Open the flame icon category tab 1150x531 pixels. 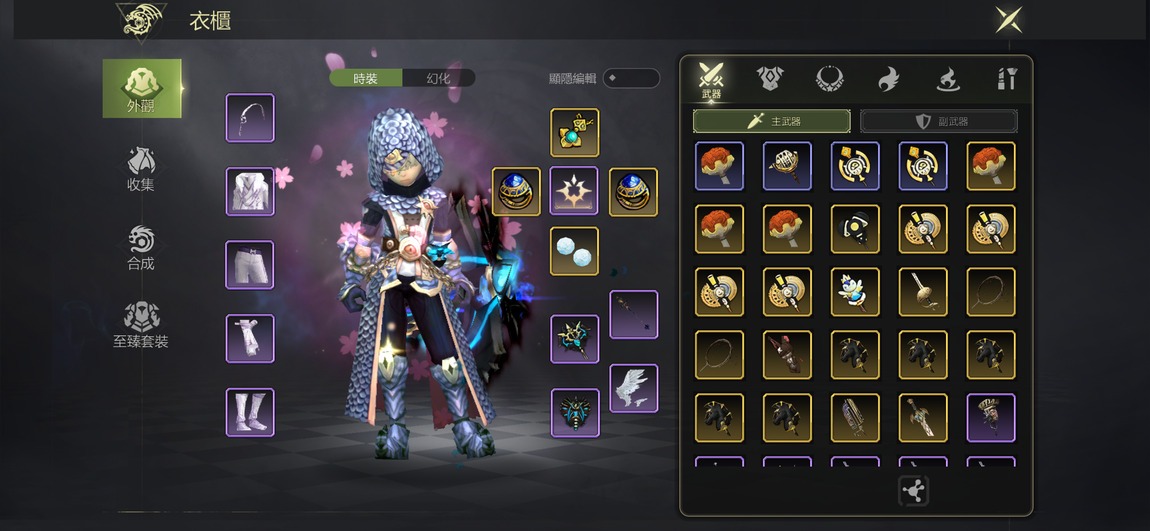coord(888,78)
